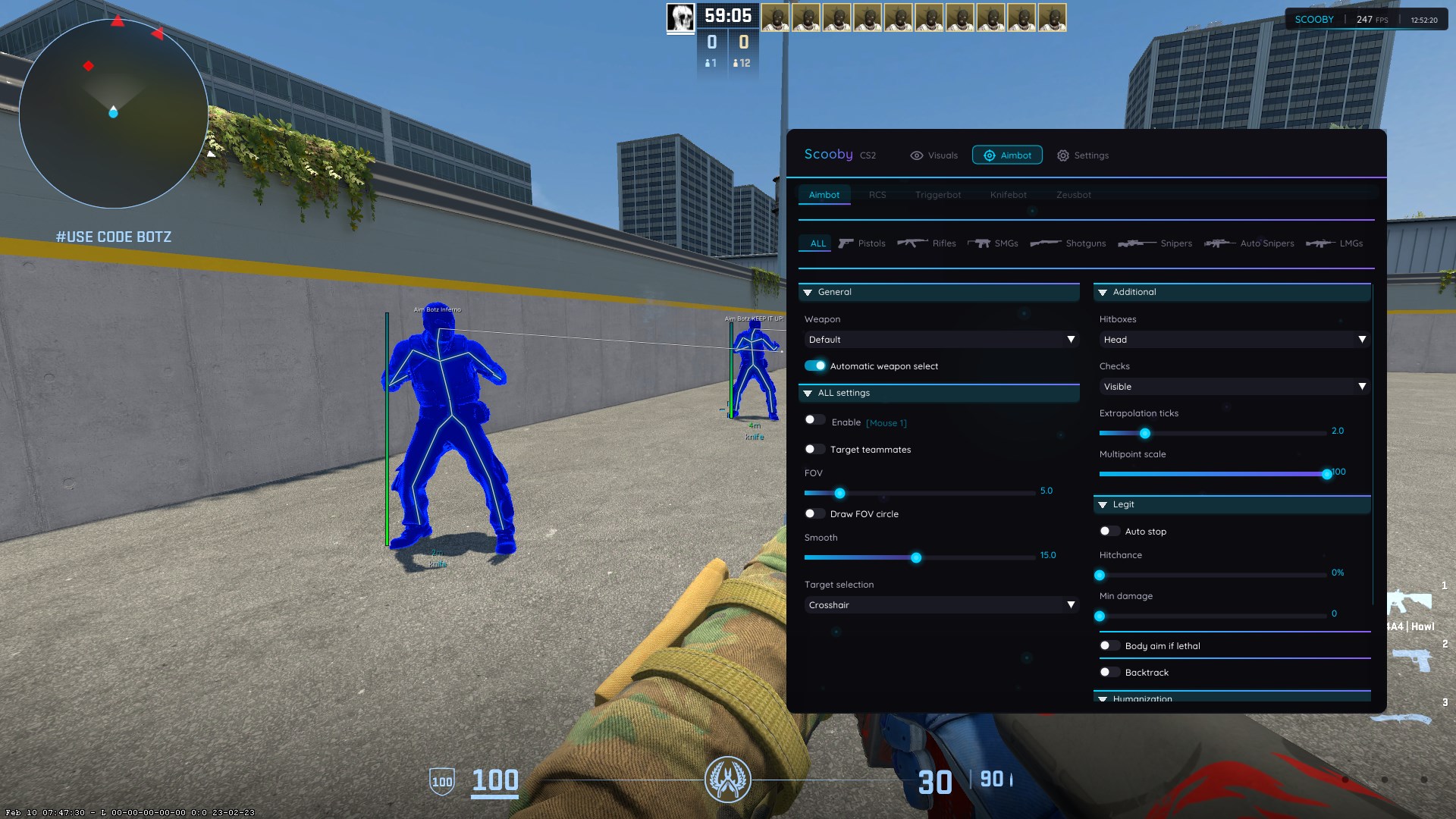Open the Knifebot tab
This screenshot has height=819, width=1456.
(x=1007, y=195)
